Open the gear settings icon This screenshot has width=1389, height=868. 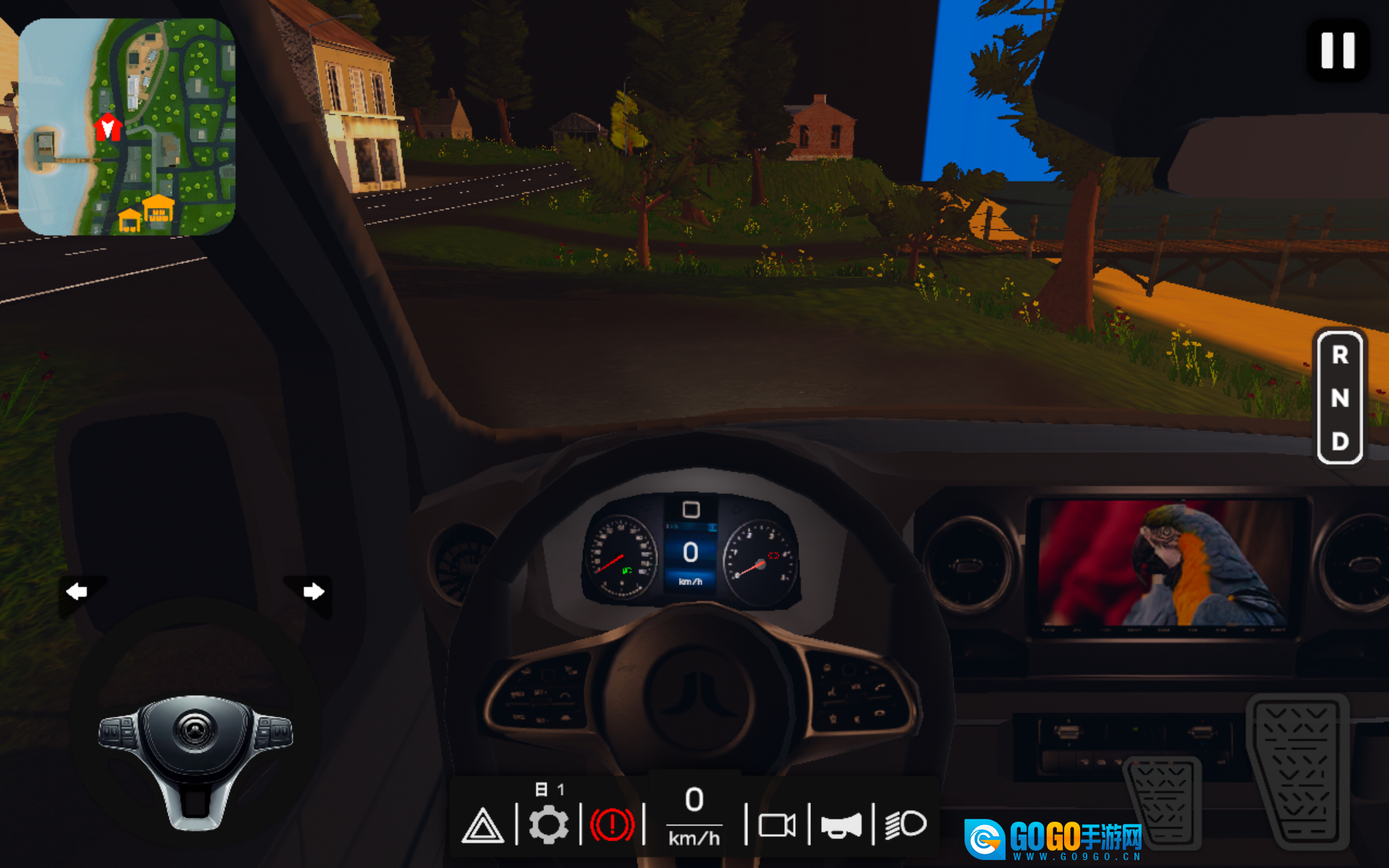point(548,825)
